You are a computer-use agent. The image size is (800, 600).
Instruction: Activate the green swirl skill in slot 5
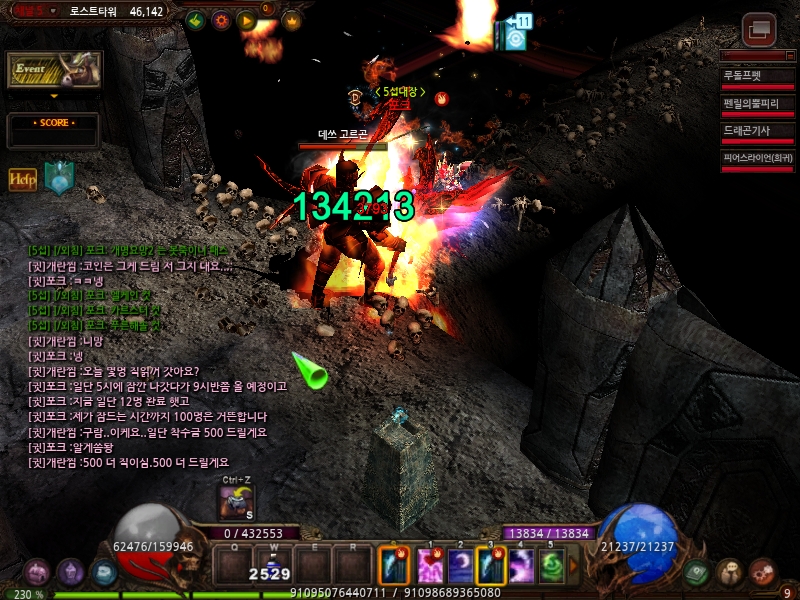(x=552, y=567)
